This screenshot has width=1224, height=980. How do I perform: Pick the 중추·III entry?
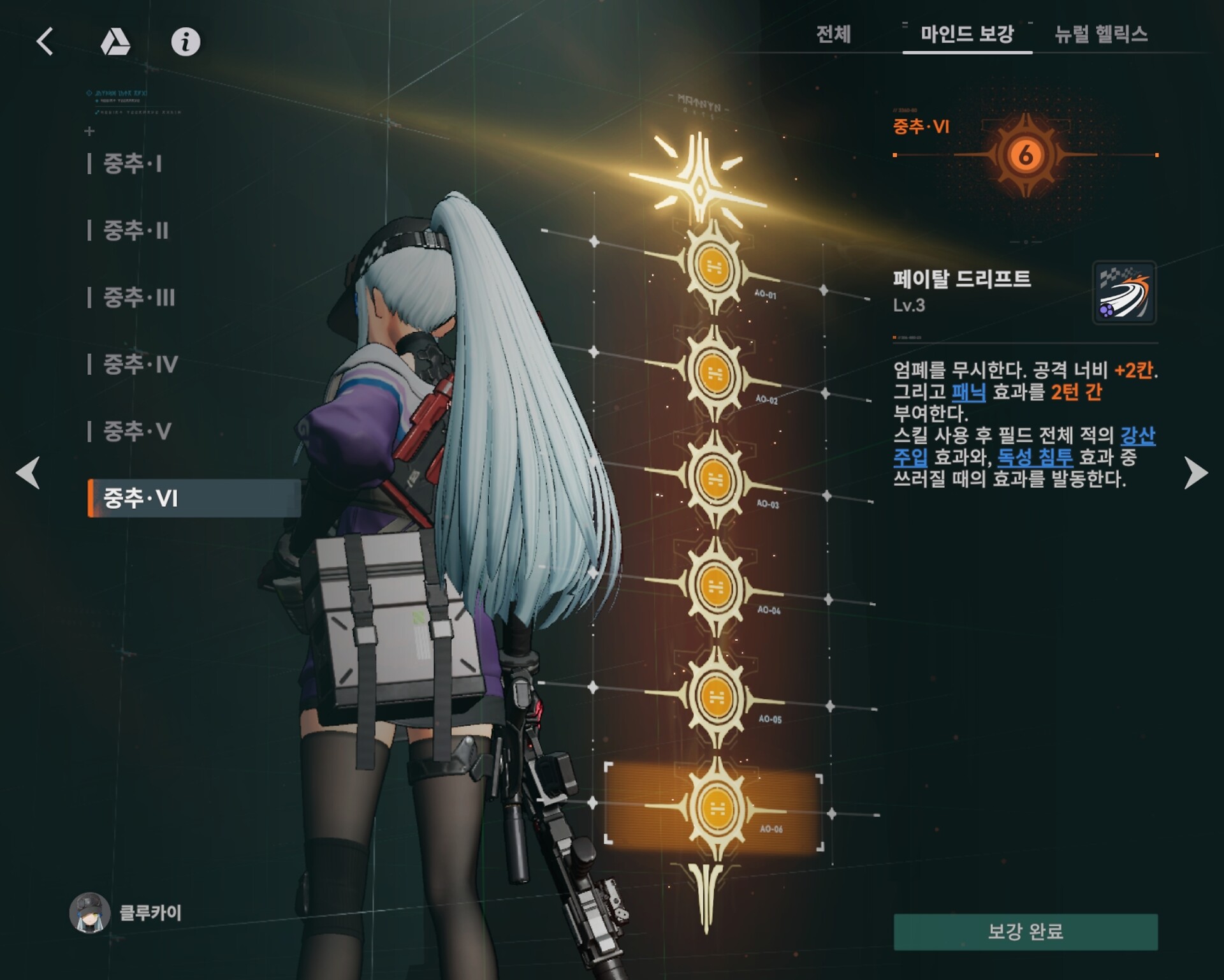click(x=139, y=298)
